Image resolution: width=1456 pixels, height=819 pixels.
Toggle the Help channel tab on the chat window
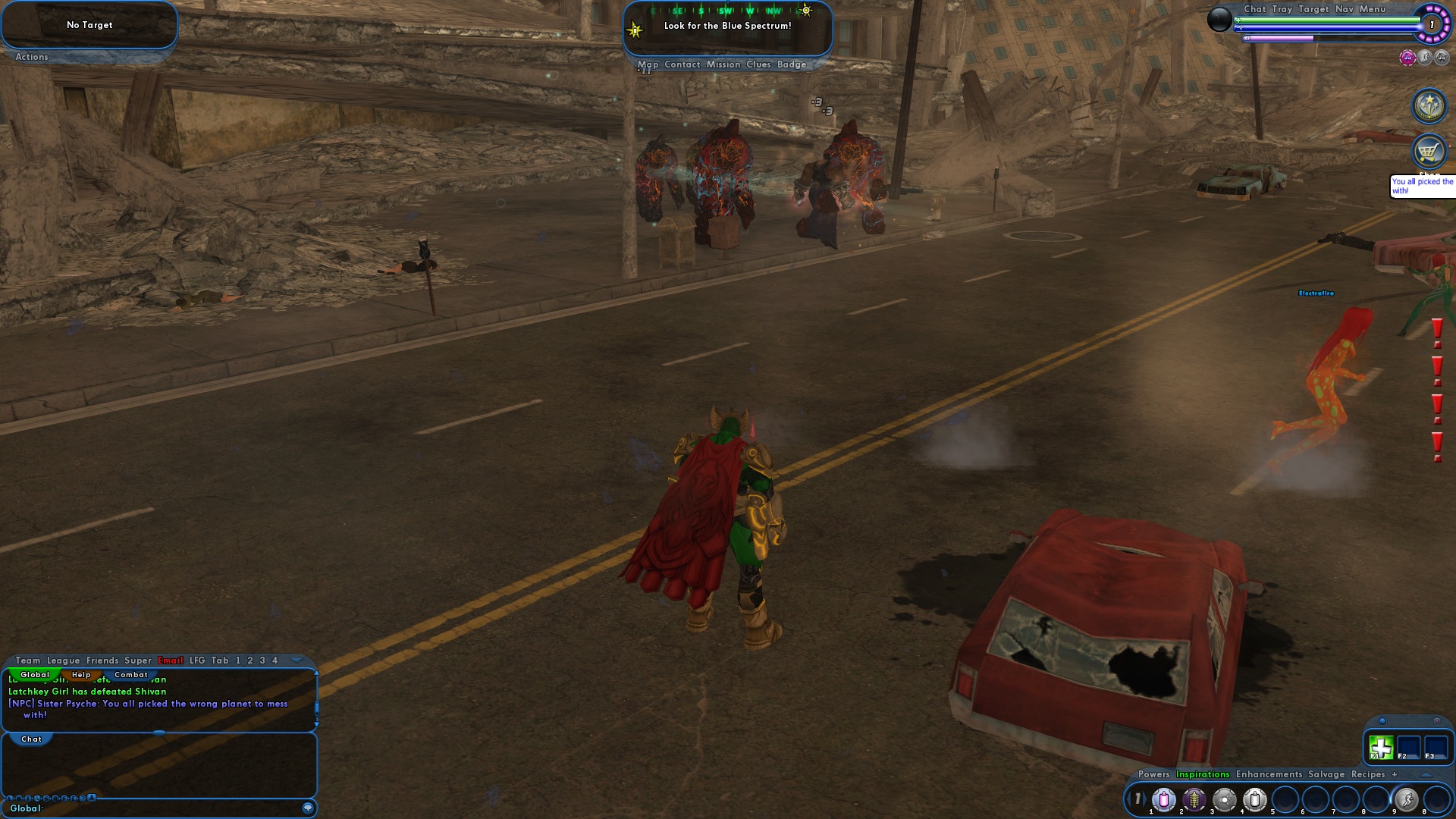tap(82, 674)
